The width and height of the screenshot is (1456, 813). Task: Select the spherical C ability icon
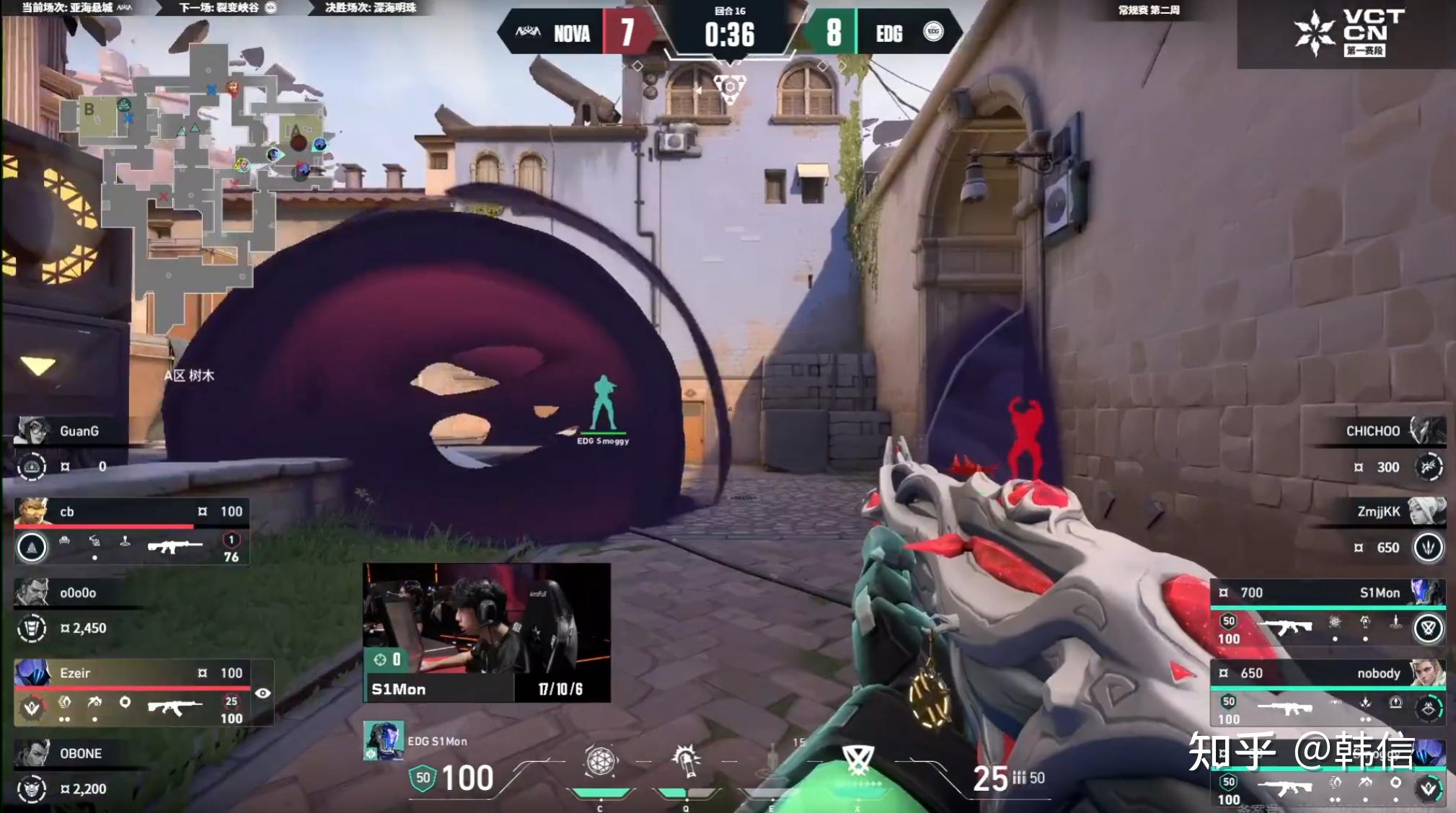[x=600, y=761]
